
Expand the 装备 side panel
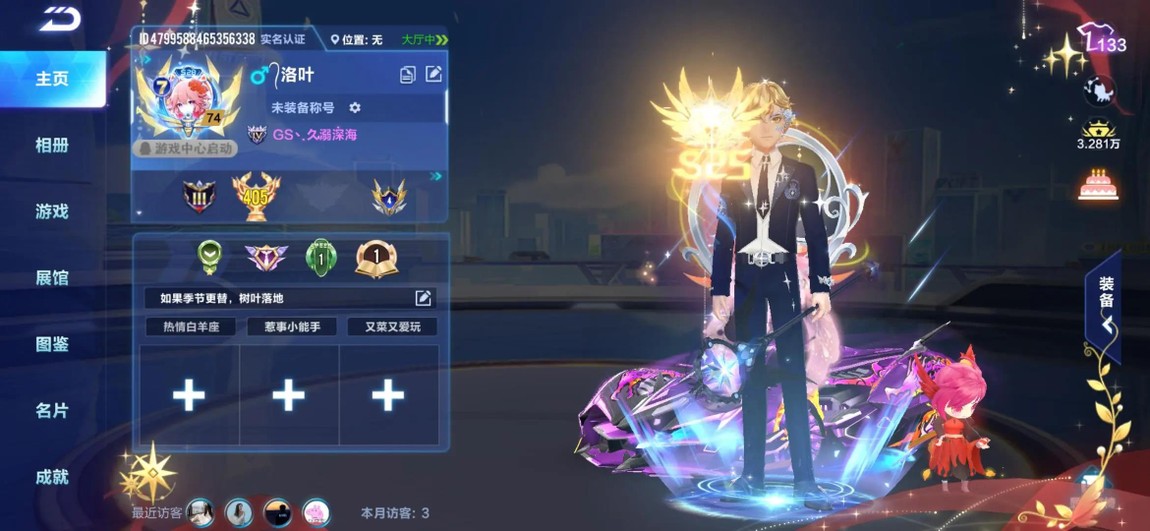tap(1106, 305)
